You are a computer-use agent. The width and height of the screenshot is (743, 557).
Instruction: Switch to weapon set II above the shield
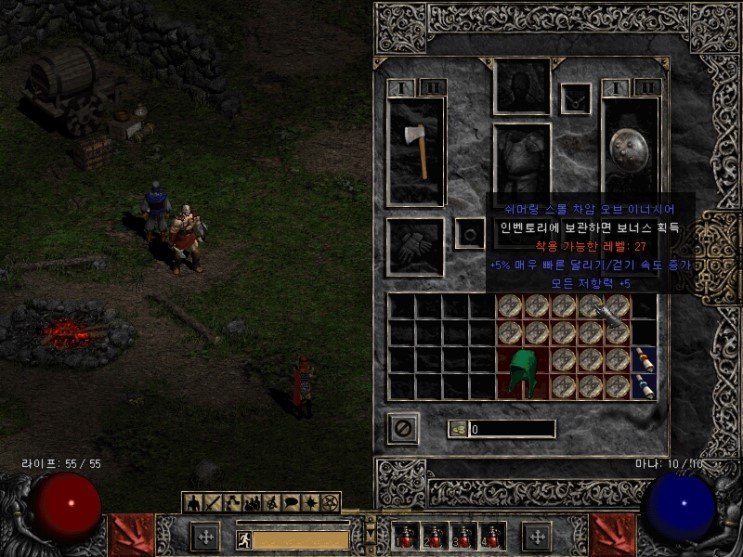(x=648, y=87)
